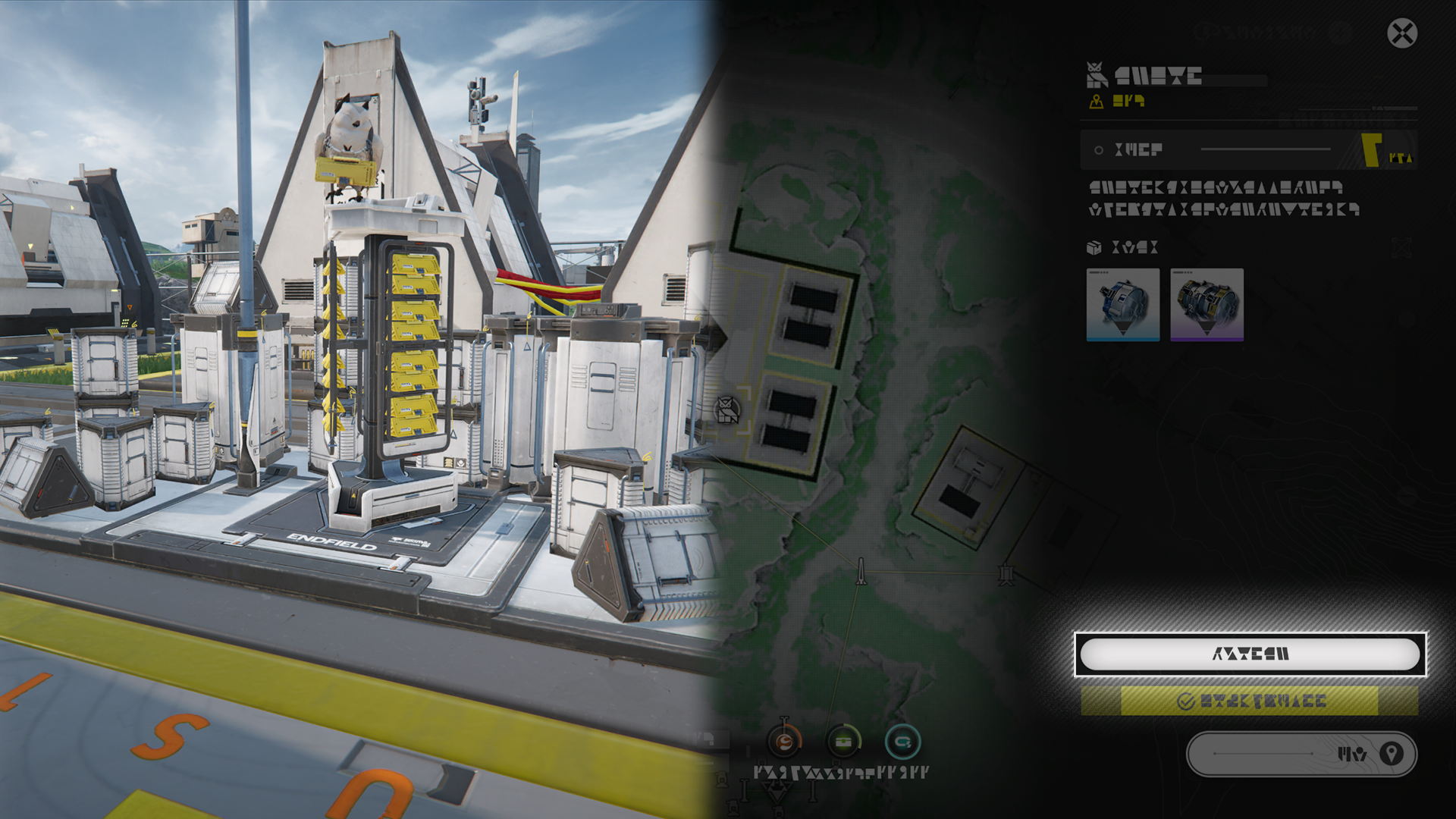Activate the yellow checkmark tracking button
The height and width of the screenshot is (819, 1456).
tap(1250, 701)
